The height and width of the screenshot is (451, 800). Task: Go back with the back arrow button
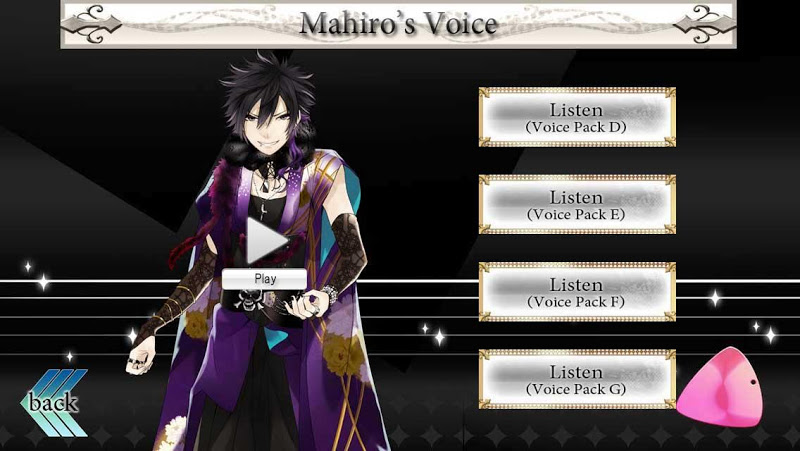click(x=54, y=404)
